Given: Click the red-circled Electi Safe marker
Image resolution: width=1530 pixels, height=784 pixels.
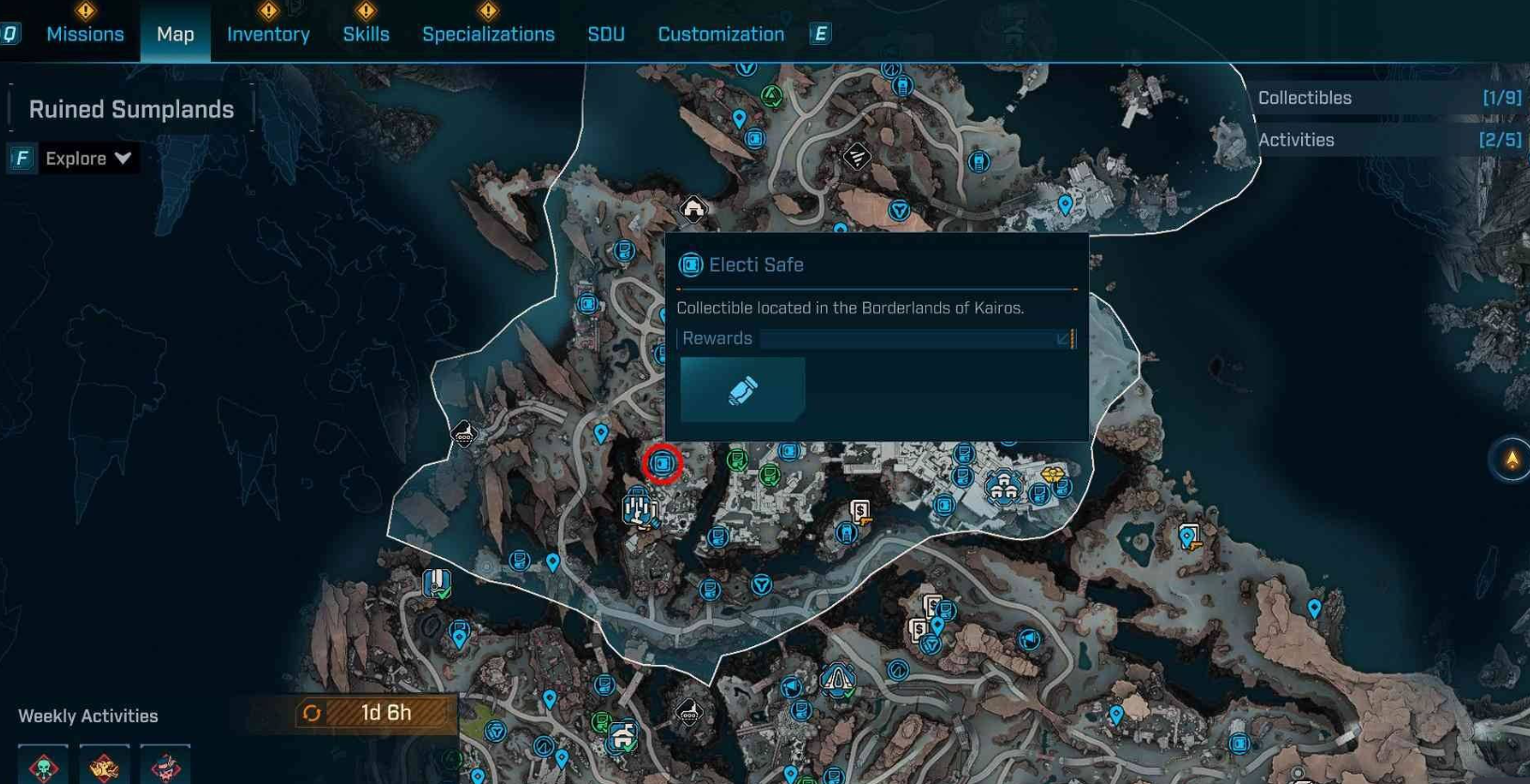Looking at the screenshot, I should point(662,463).
